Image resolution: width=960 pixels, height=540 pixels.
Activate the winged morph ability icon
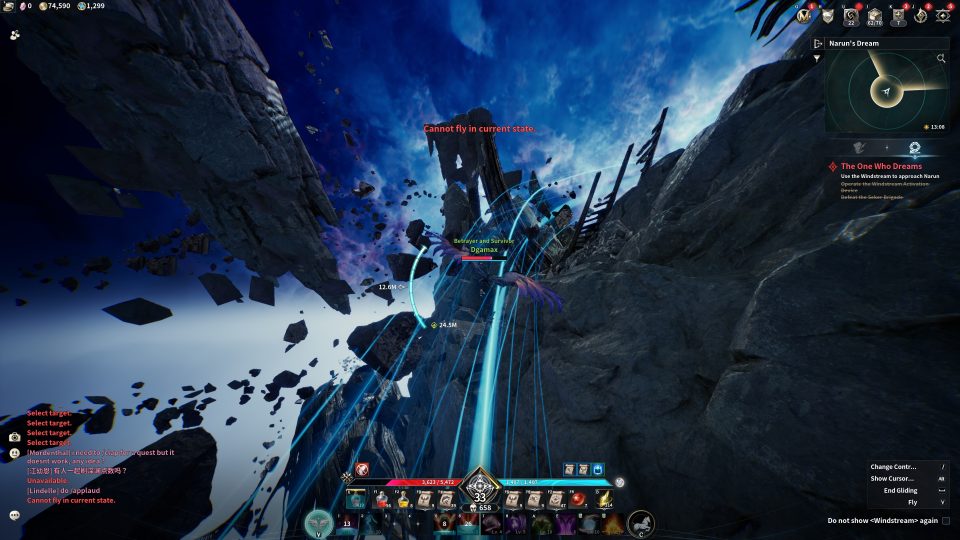(319, 522)
